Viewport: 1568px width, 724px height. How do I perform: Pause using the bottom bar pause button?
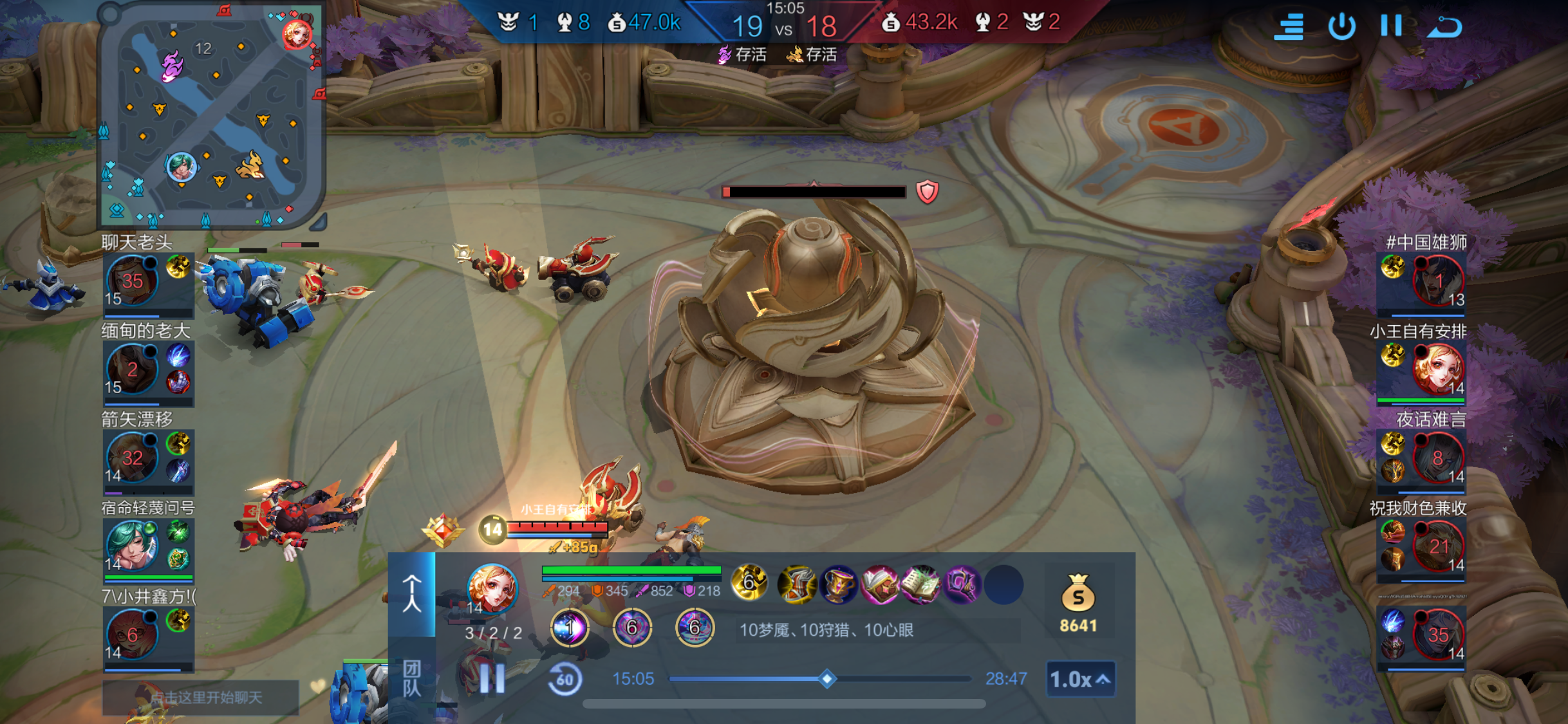click(492, 678)
